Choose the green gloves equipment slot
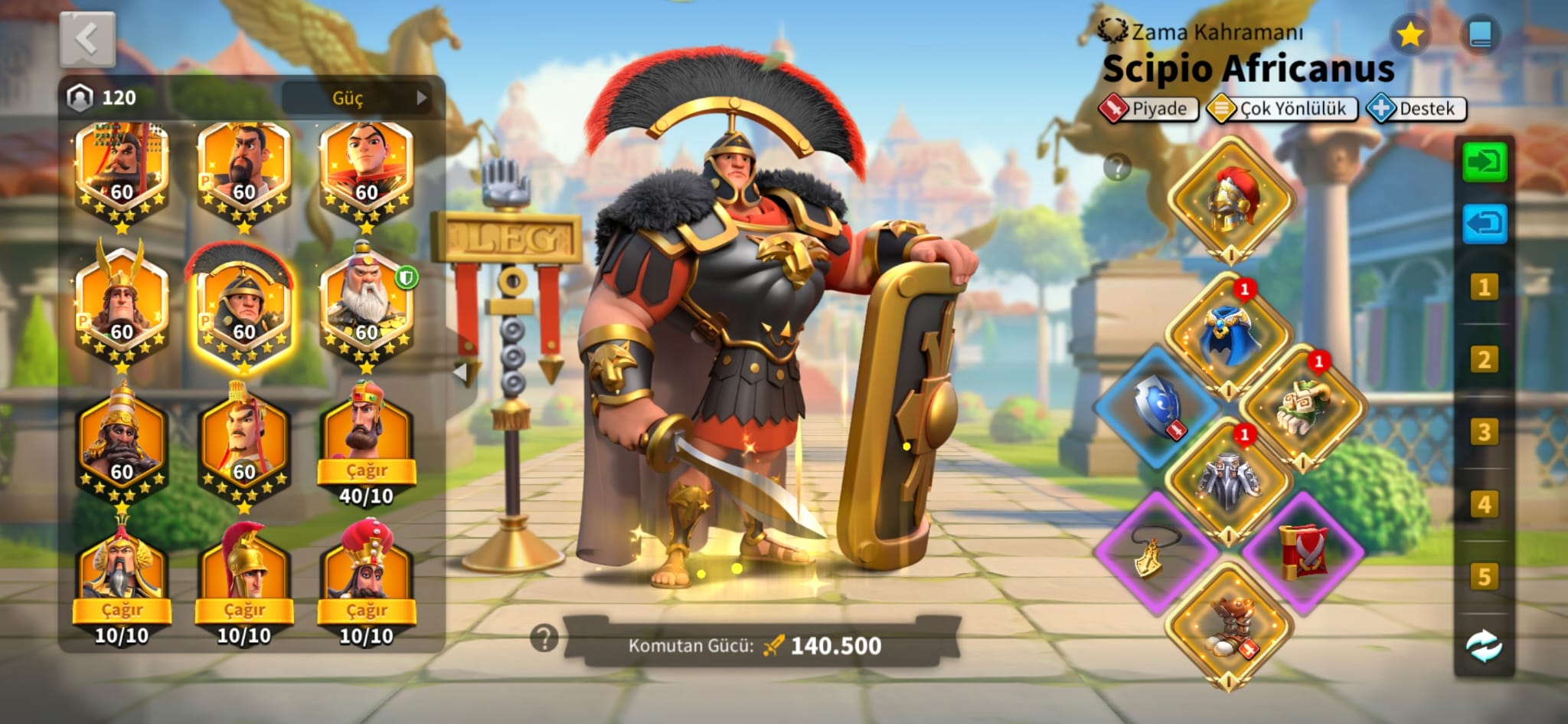Image resolution: width=1568 pixels, height=724 pixels. click(1303, 406)
